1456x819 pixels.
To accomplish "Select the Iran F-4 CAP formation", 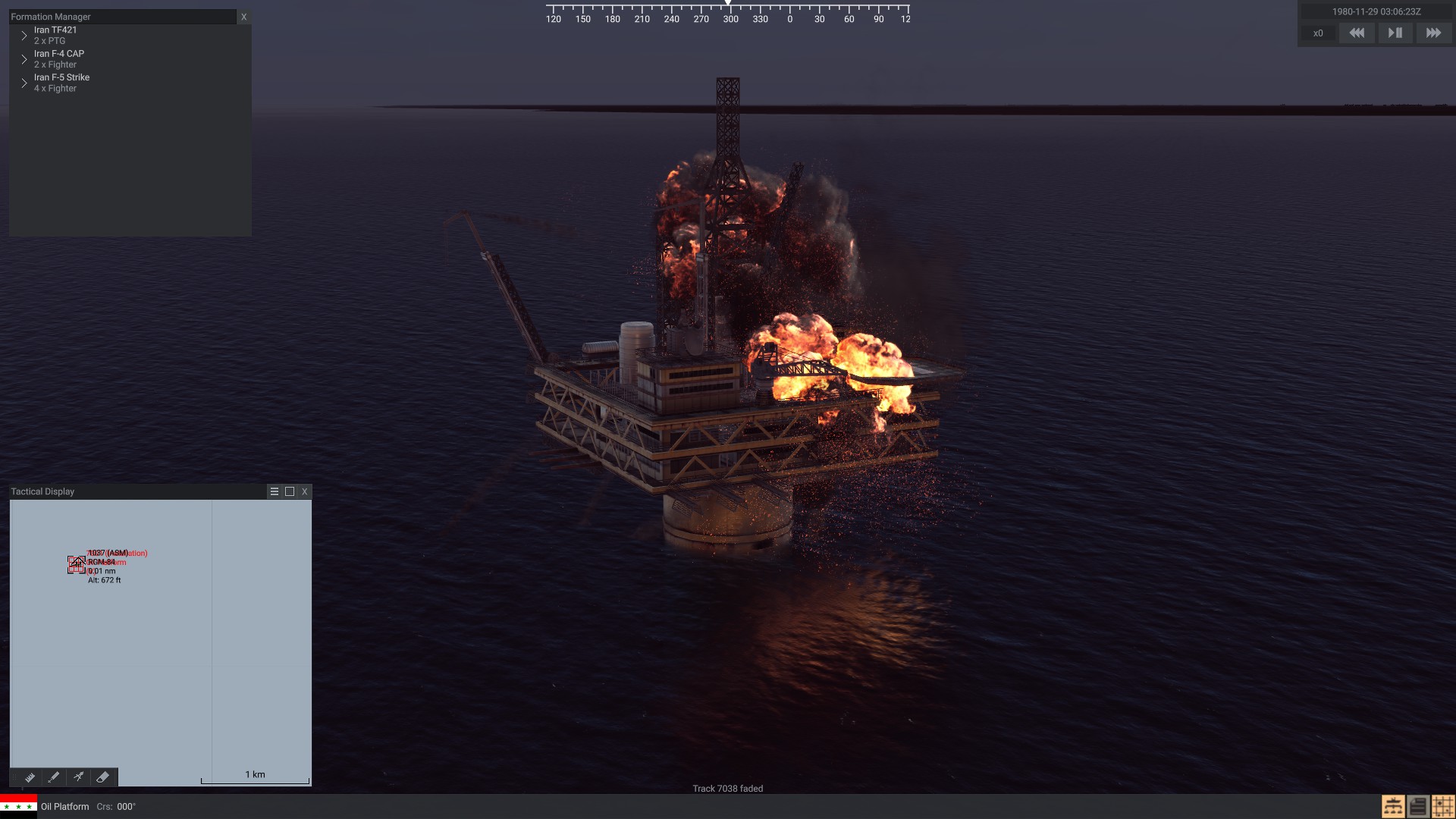I will pyautogui.click(x=58, y=54).
